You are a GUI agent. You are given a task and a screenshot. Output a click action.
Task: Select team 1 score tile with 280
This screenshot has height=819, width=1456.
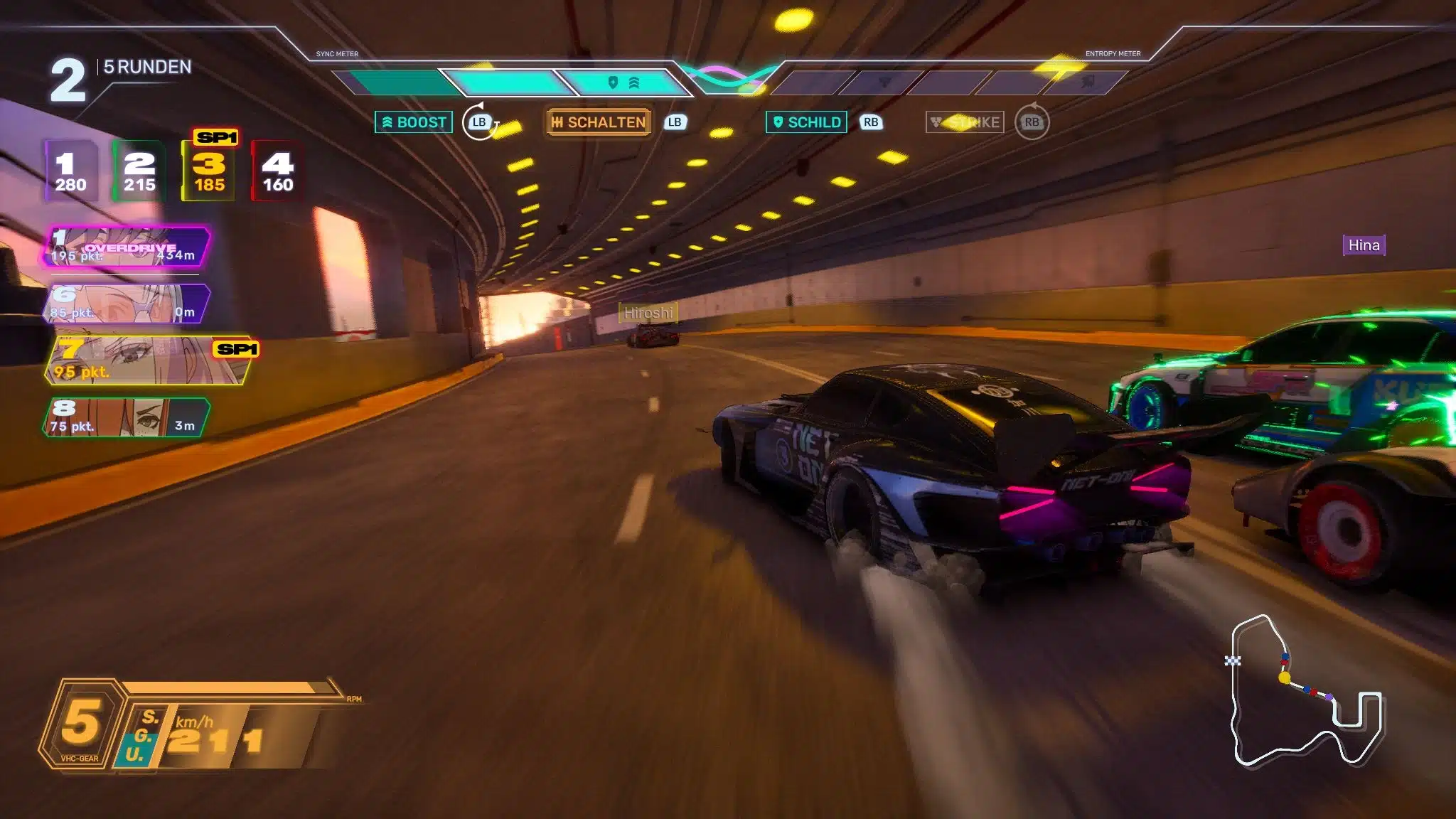(70, 171)
